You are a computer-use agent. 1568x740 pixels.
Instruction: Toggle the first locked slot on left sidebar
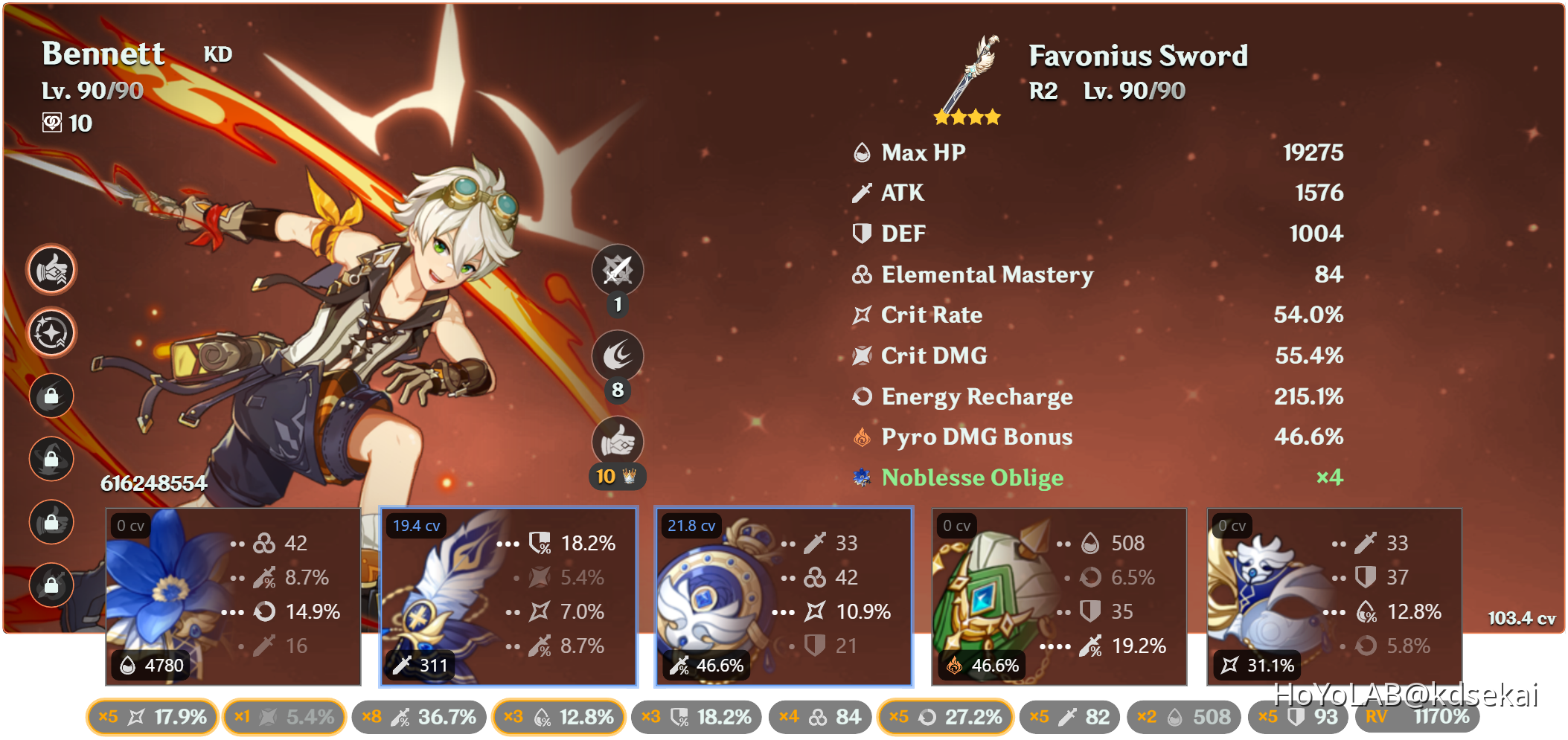tap(51, 396)
